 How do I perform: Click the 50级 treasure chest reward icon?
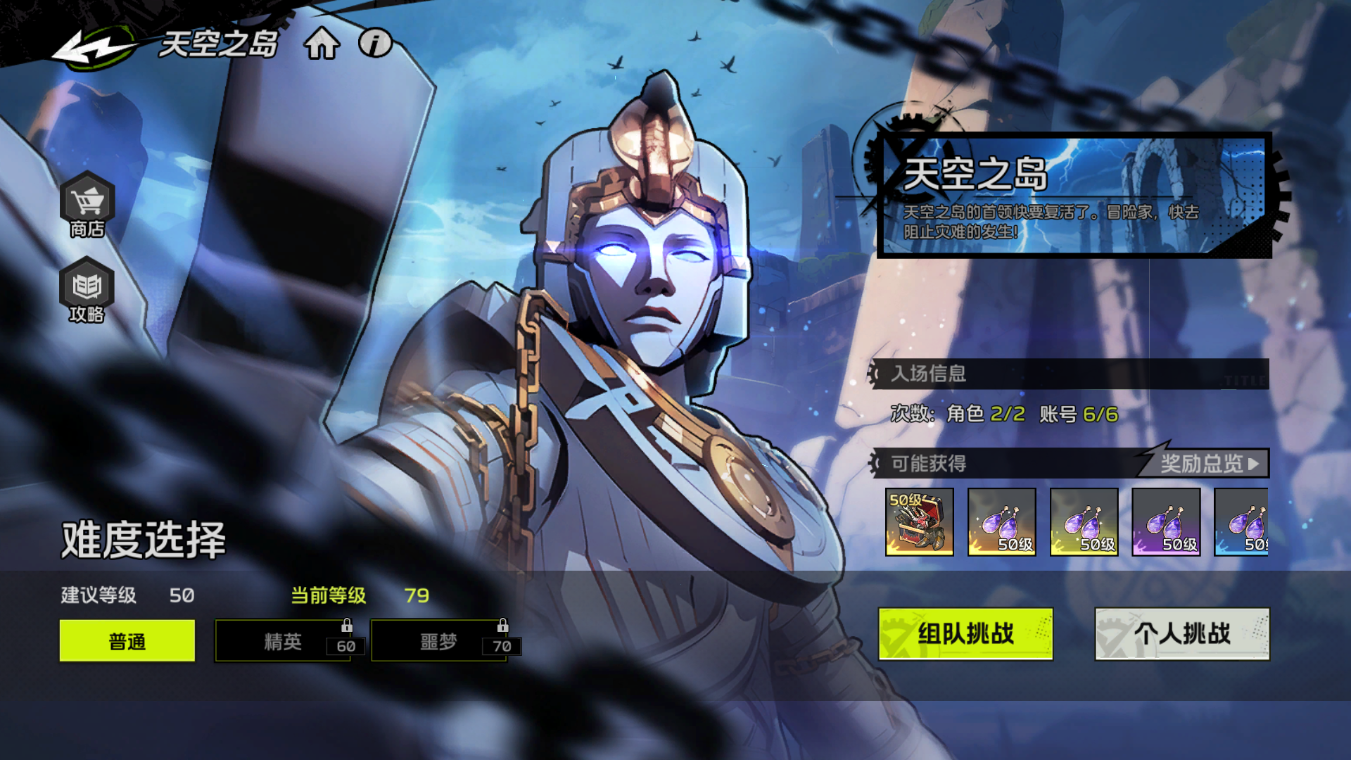pyautogui.click(x=921, y=521)
